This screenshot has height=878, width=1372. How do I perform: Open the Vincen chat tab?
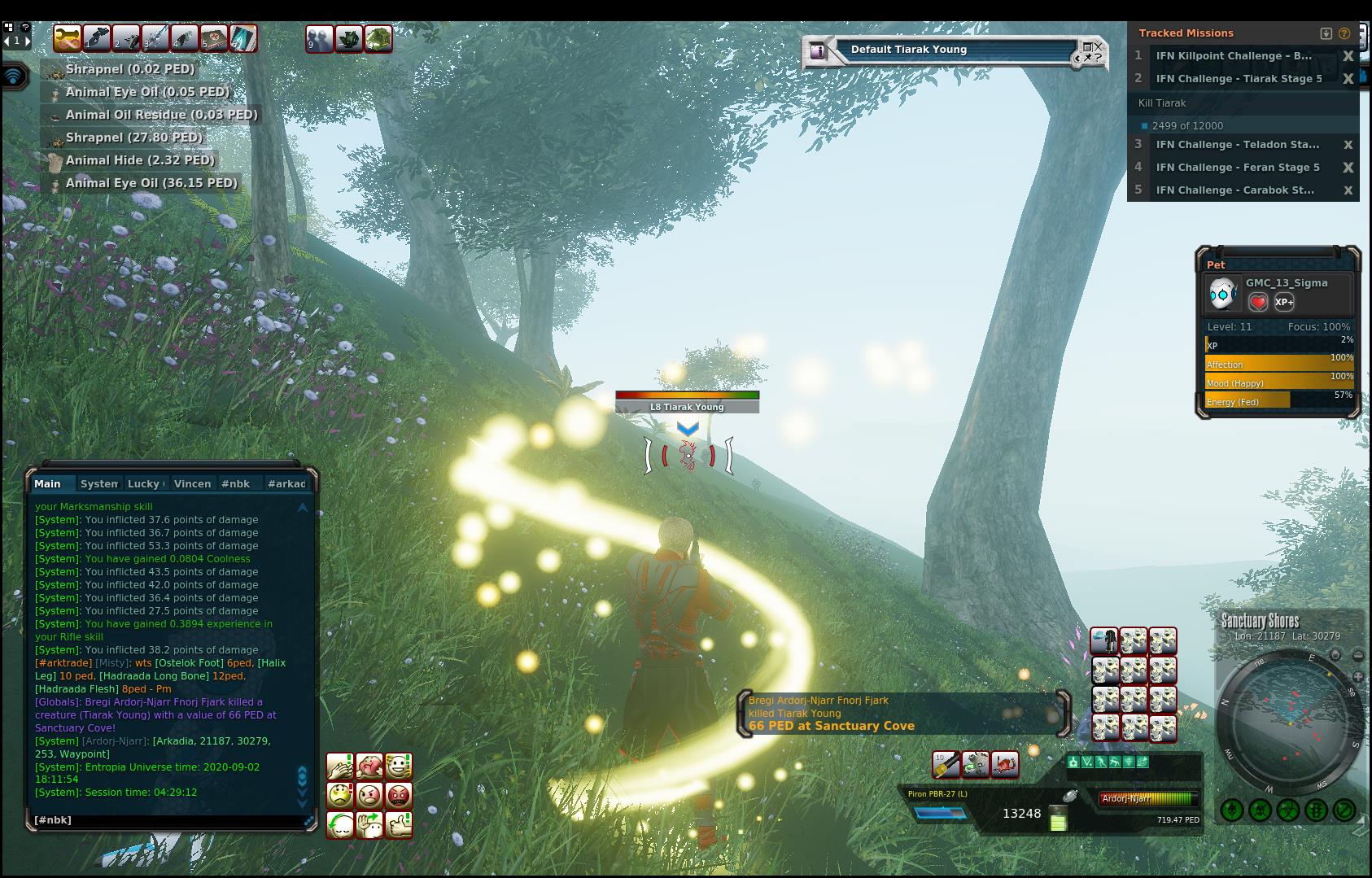192,483
